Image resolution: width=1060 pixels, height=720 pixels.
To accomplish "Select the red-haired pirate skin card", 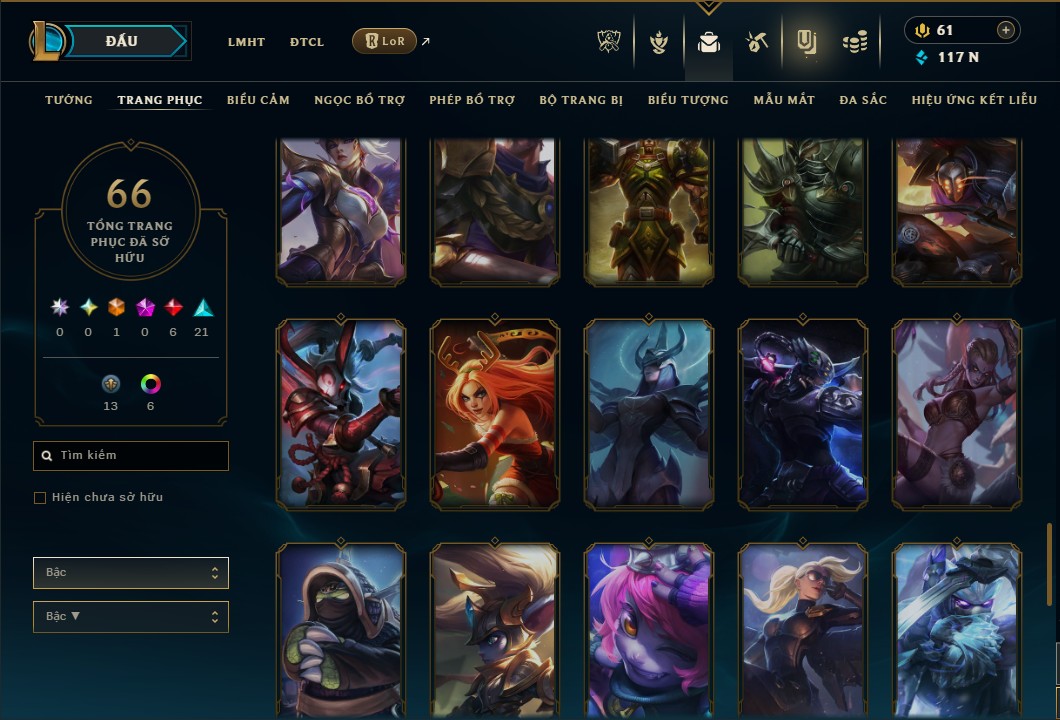I will 495,415.
